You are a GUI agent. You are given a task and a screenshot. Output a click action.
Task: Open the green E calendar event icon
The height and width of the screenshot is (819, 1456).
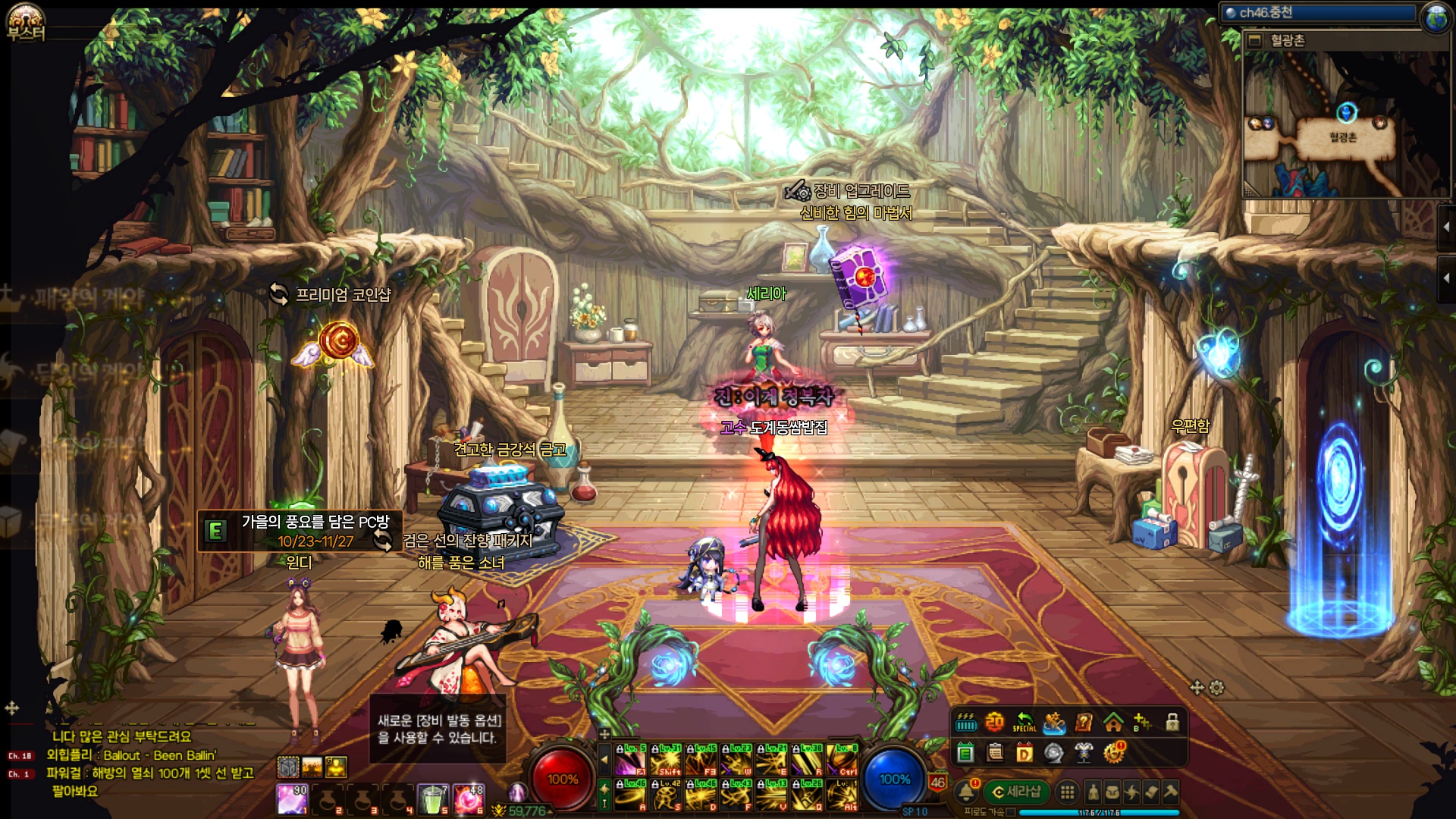(x=965, y=753)
